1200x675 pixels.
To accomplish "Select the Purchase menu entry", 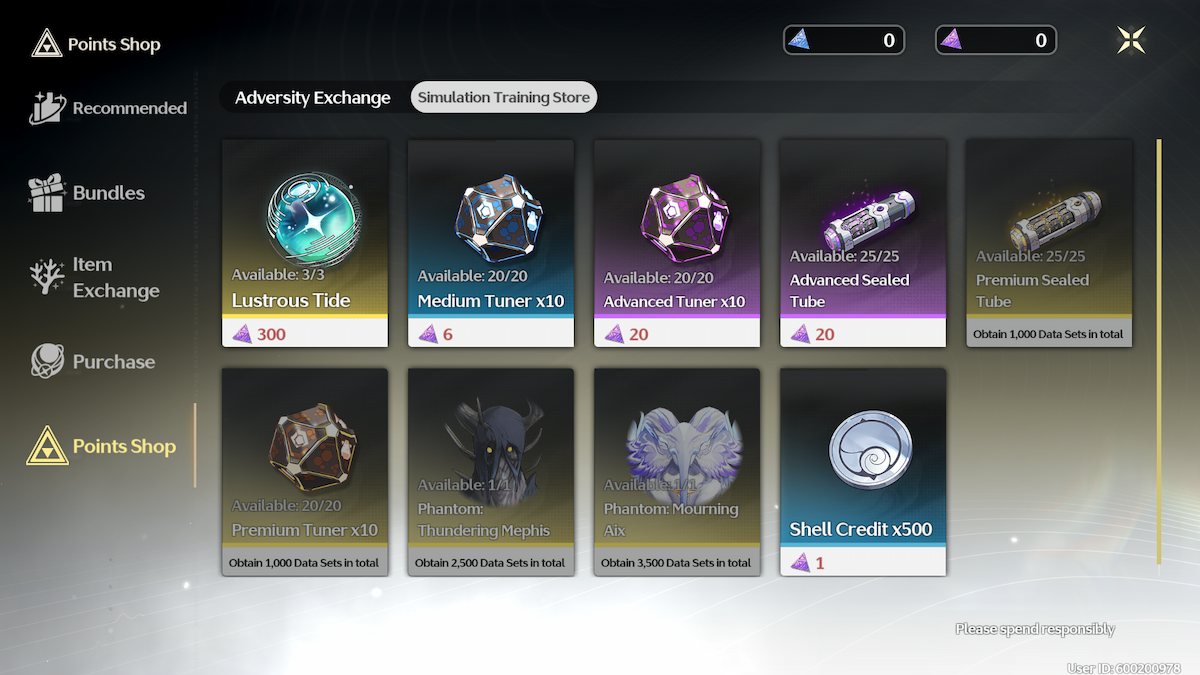I will pyautogui.click(x=93, y=361).
